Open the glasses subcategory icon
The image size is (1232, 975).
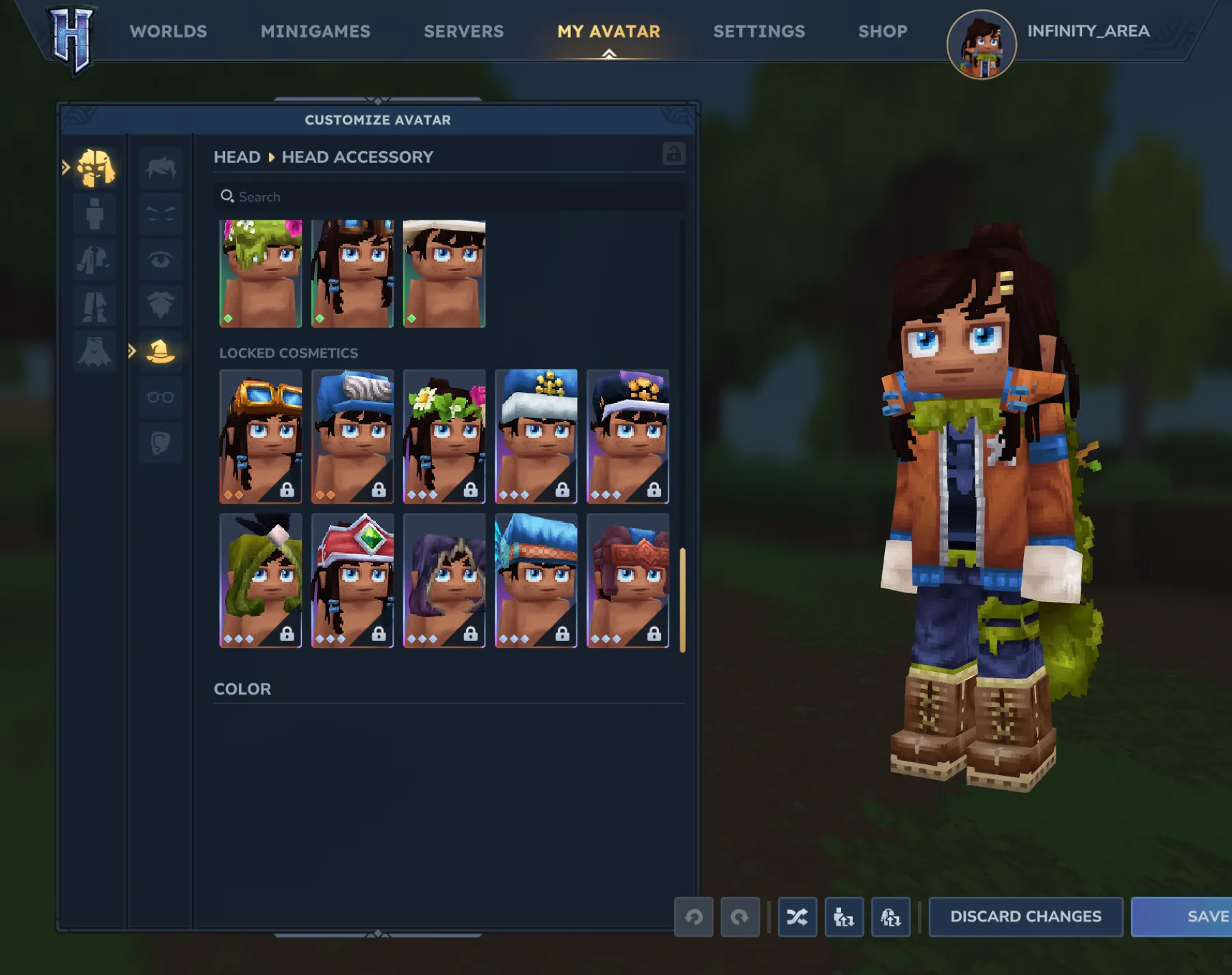click(x=161, y=397)
